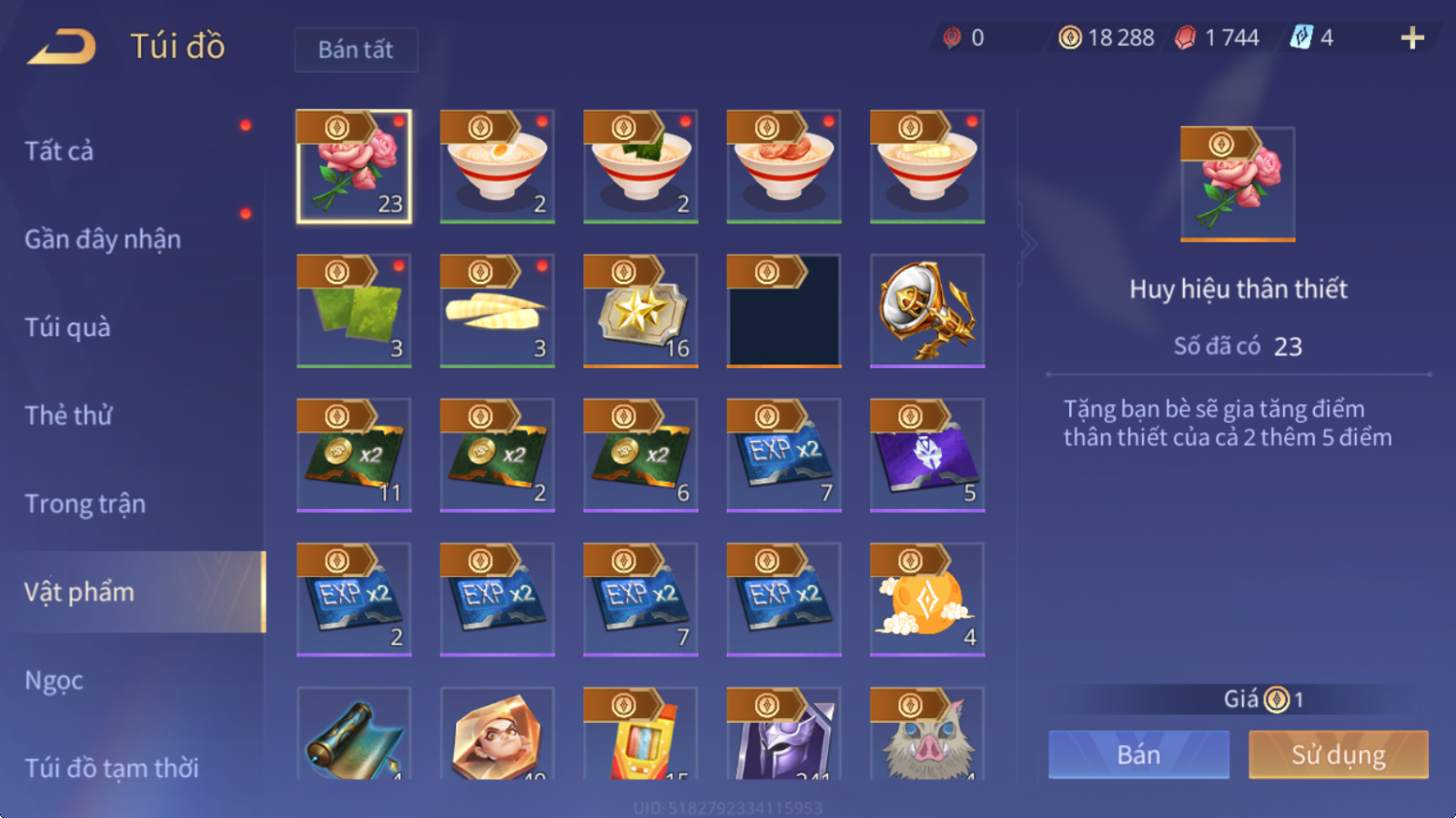Add currency with the plus button
1456x818 pixels.
click(1412, 38)
